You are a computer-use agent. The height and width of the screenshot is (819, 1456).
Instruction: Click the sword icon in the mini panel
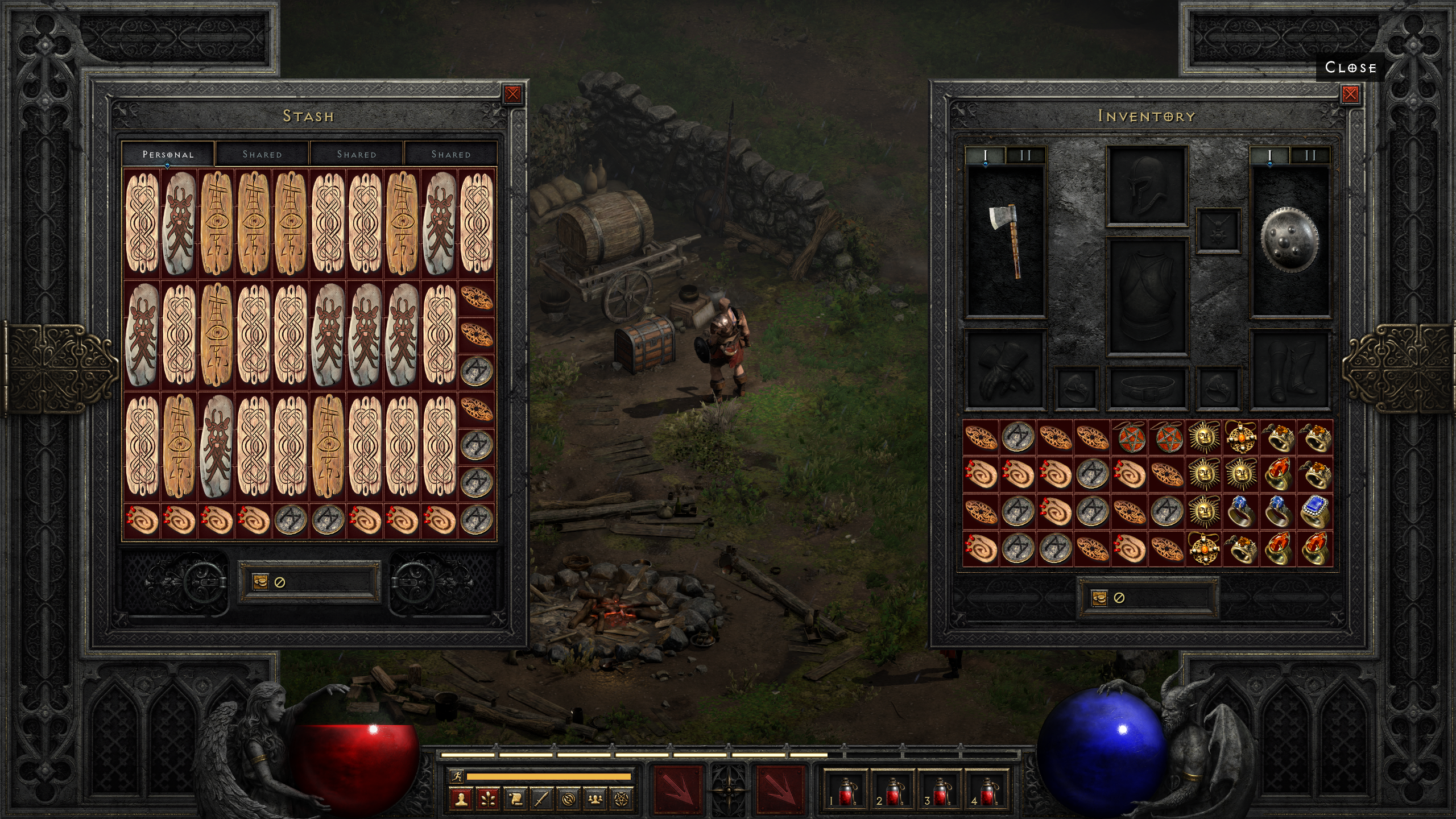point(541,800)
